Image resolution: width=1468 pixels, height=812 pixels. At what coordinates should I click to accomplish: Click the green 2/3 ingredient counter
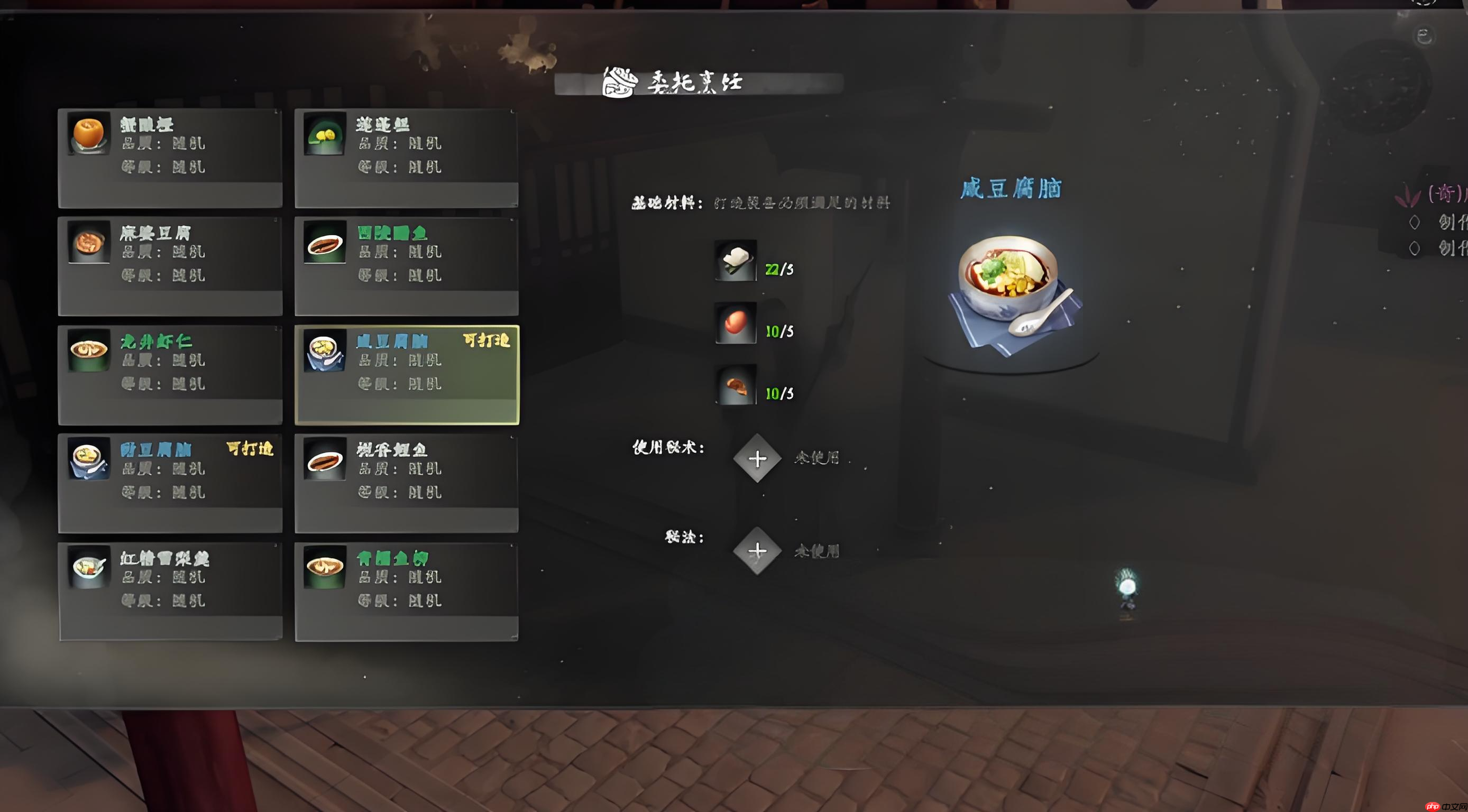click(779, 268)
